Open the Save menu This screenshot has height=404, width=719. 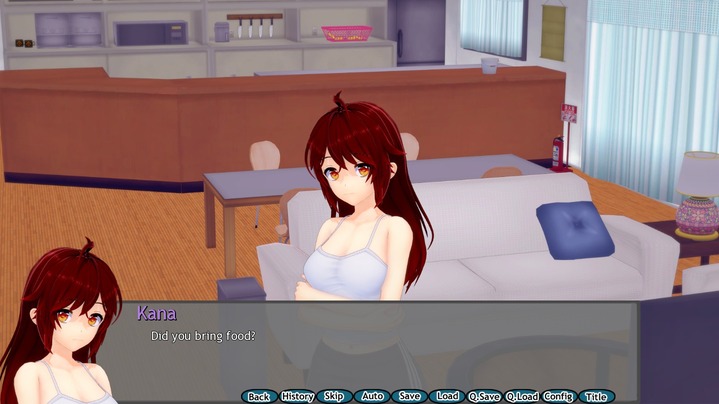pyautogui.click(x=409, y=396)
